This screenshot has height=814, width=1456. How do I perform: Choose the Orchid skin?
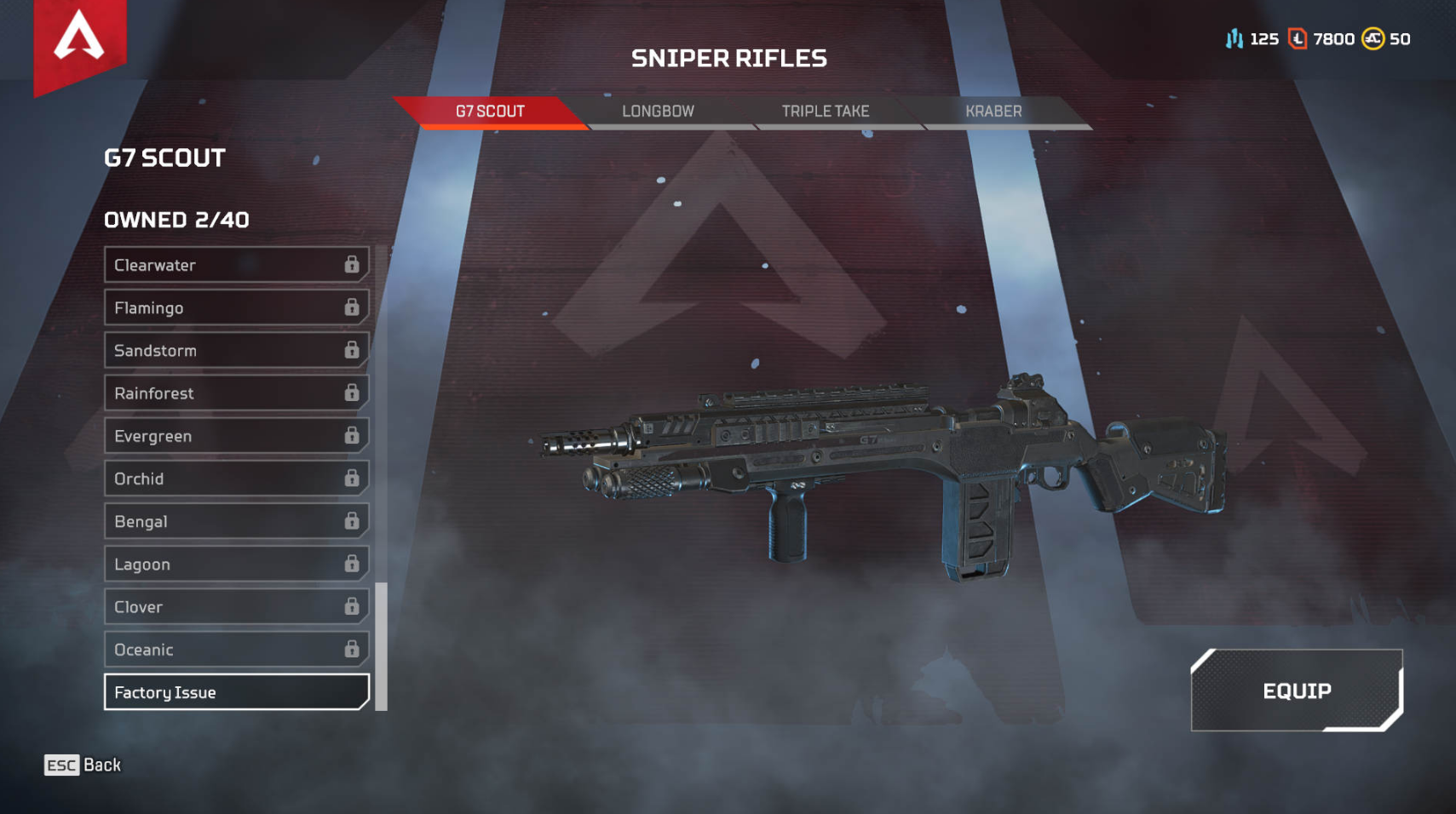click(x=236, y=479)
